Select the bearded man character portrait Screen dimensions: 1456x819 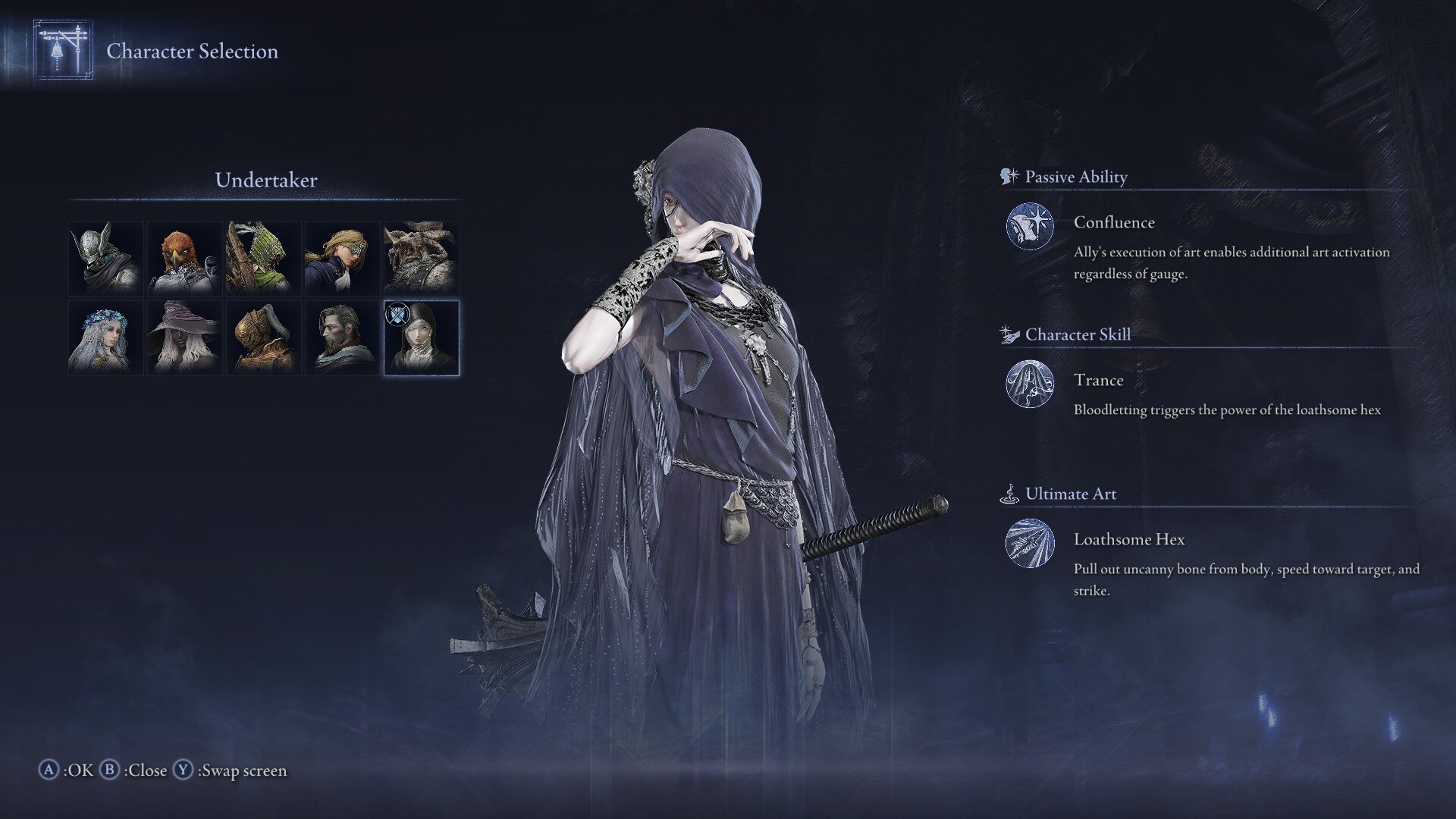(342, 337)
